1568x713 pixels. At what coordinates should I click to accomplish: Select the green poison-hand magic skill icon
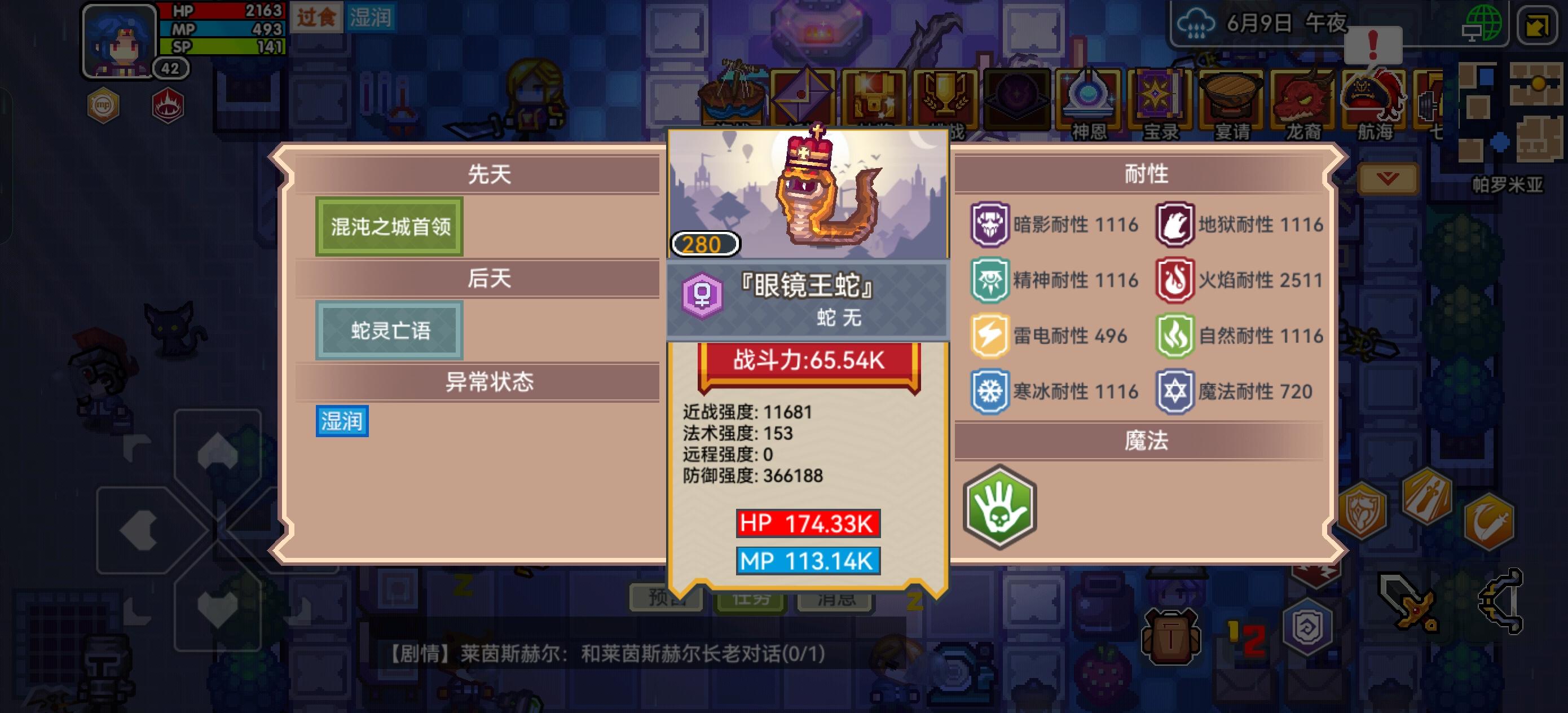1001,507
